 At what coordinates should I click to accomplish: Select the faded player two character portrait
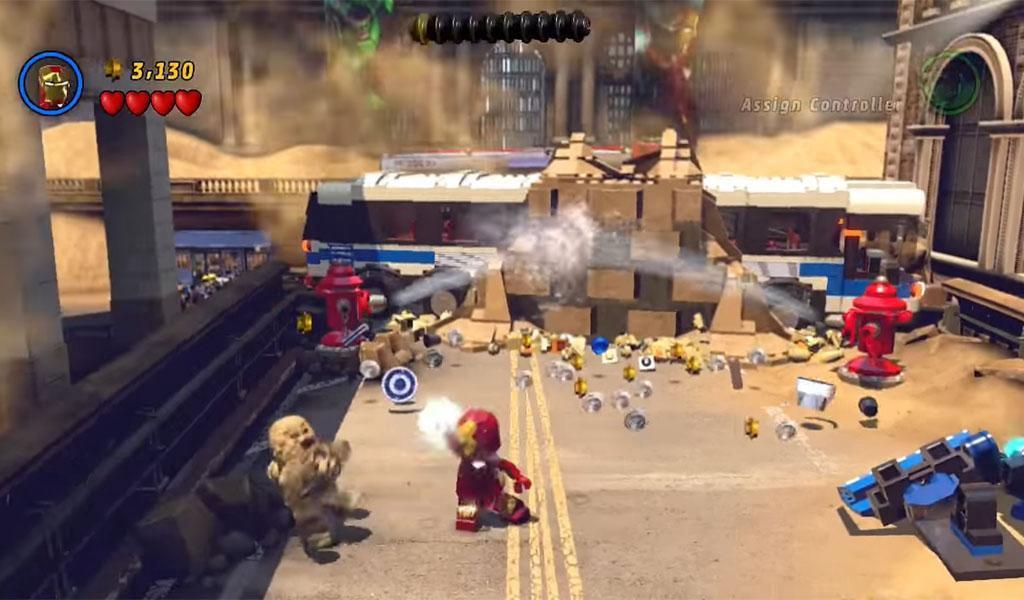point(951,83)
